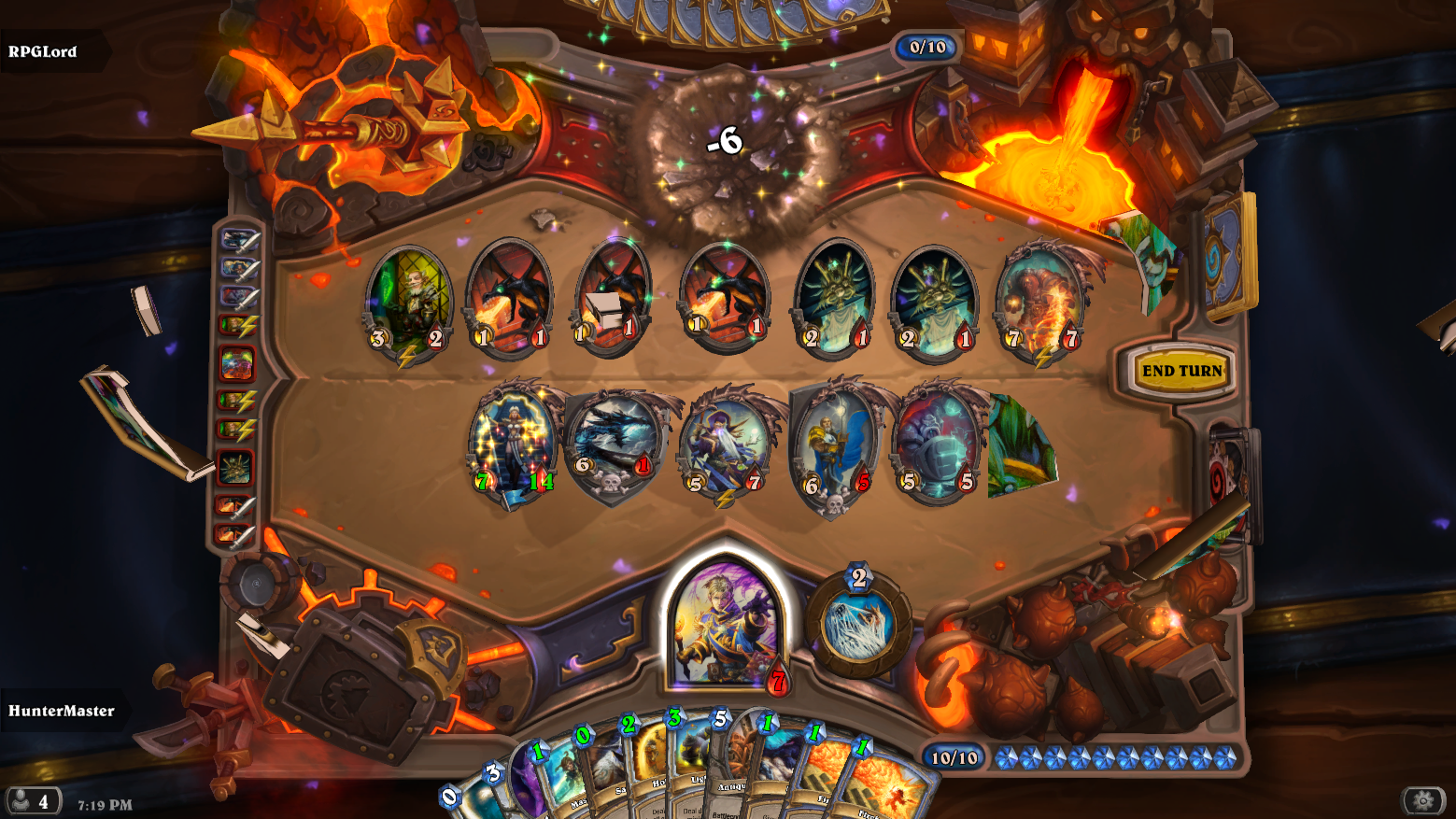Open the settings gear menu
This screenshot has width=1456, height=819.
[x=1421, y=801]
